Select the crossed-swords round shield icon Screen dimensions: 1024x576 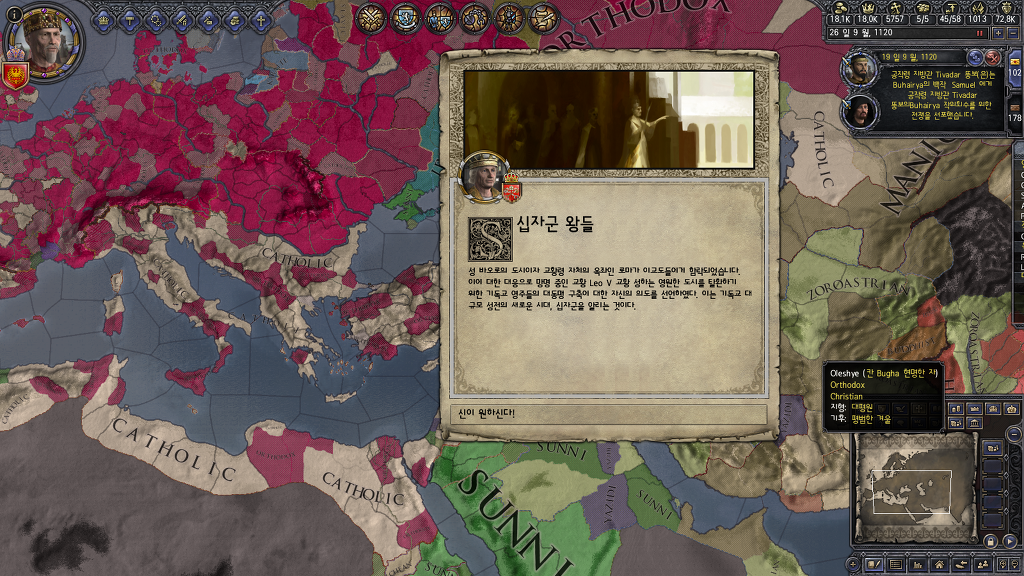click(x=372, y=17)
